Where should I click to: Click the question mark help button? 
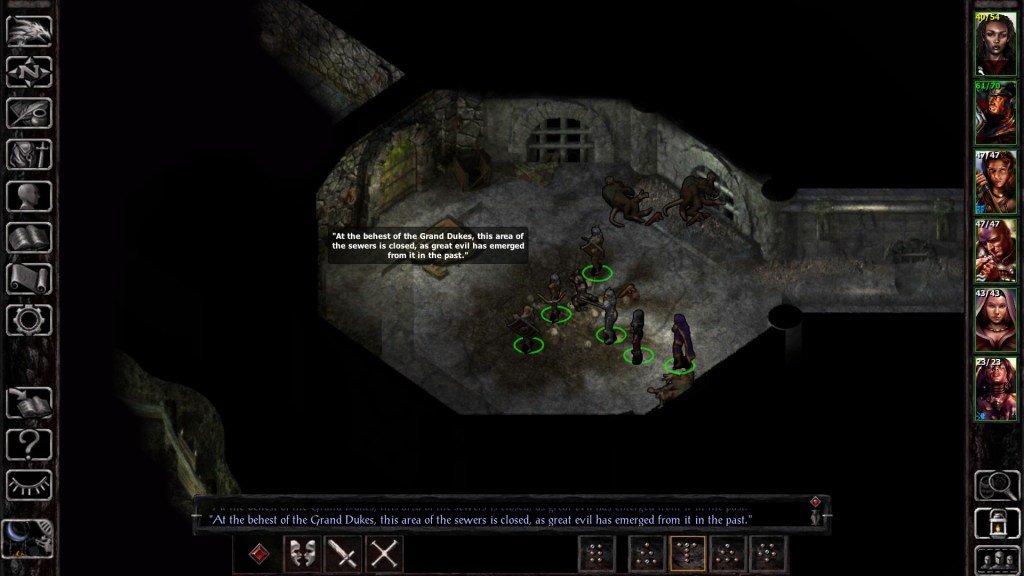[x=29, y=443]
